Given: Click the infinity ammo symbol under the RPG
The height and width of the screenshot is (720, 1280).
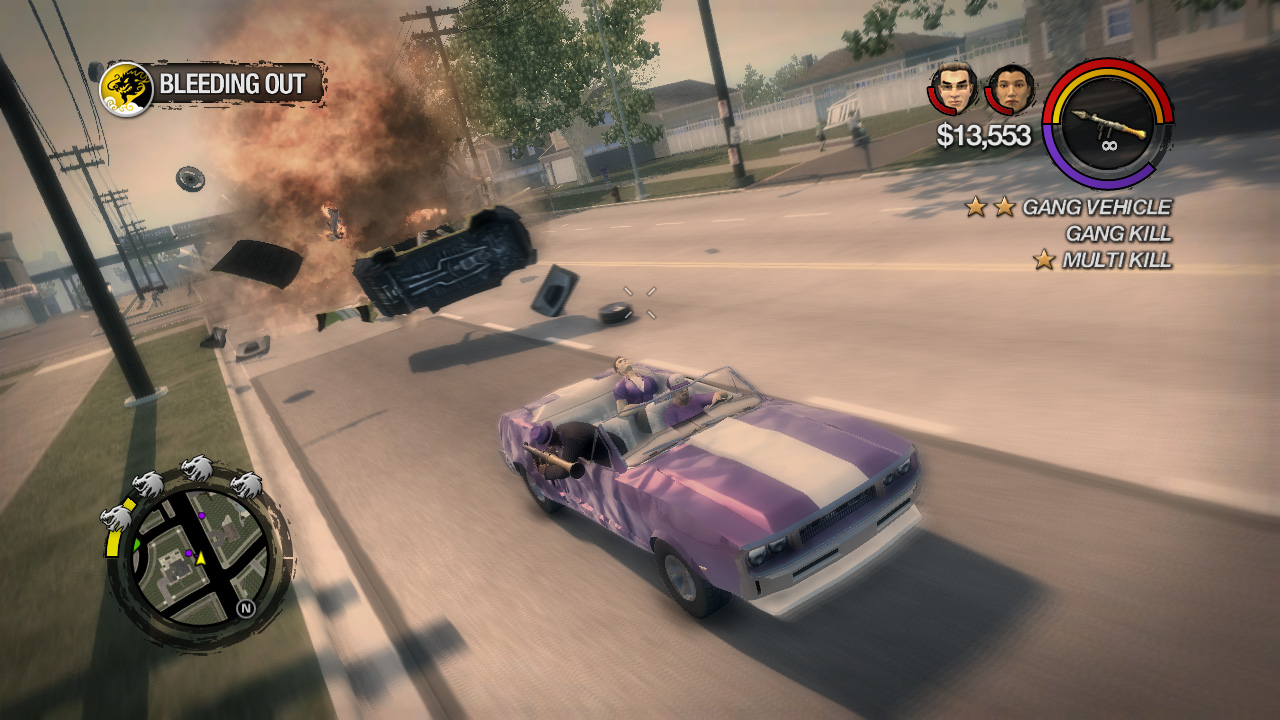Looking at the screenshot, I should tap(1110, 146).
